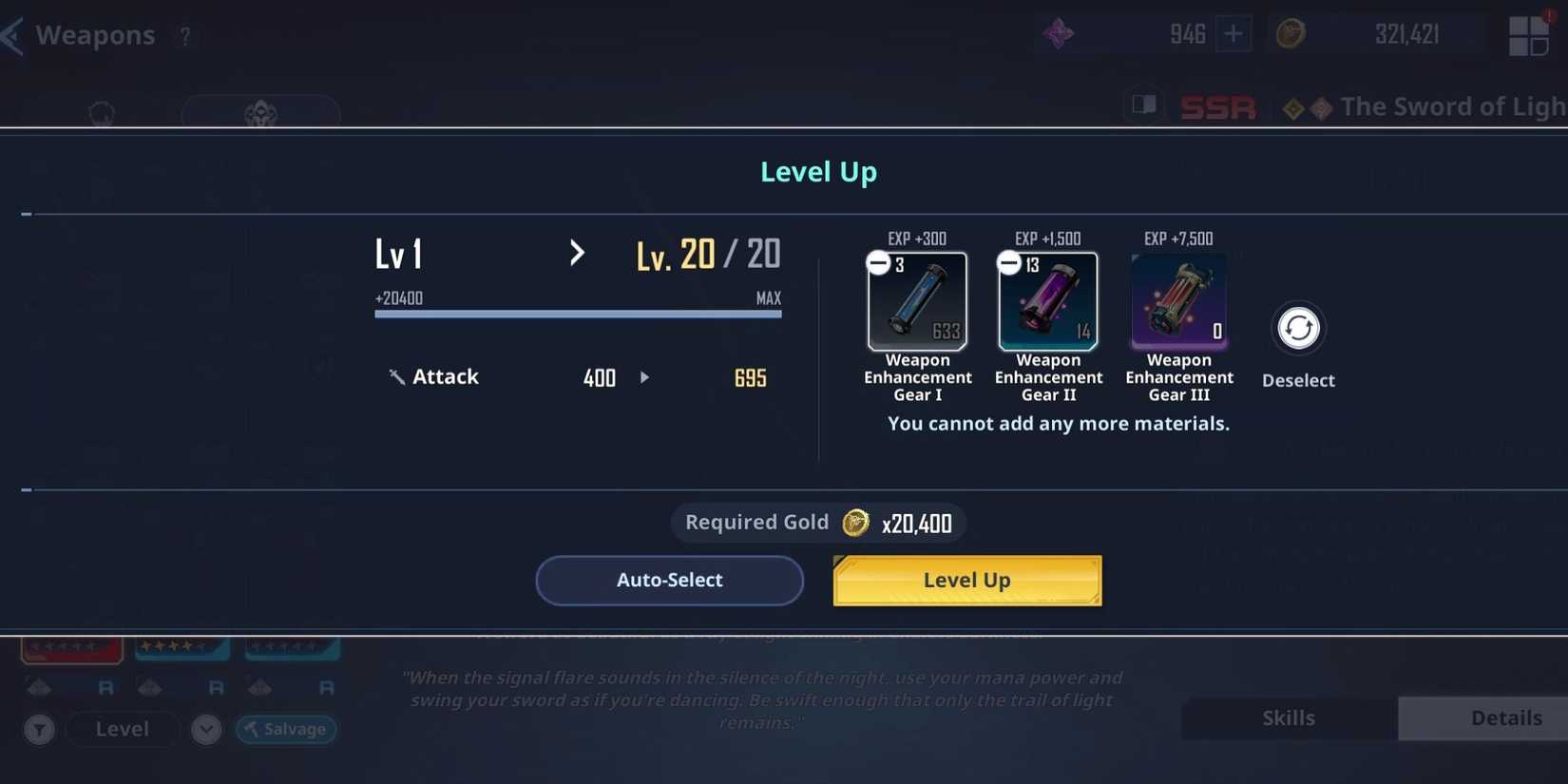Decrease Gear I count with minus toggle
Image resolution: width=1568 pixels, height=784 pixels.
pos(877,260)
